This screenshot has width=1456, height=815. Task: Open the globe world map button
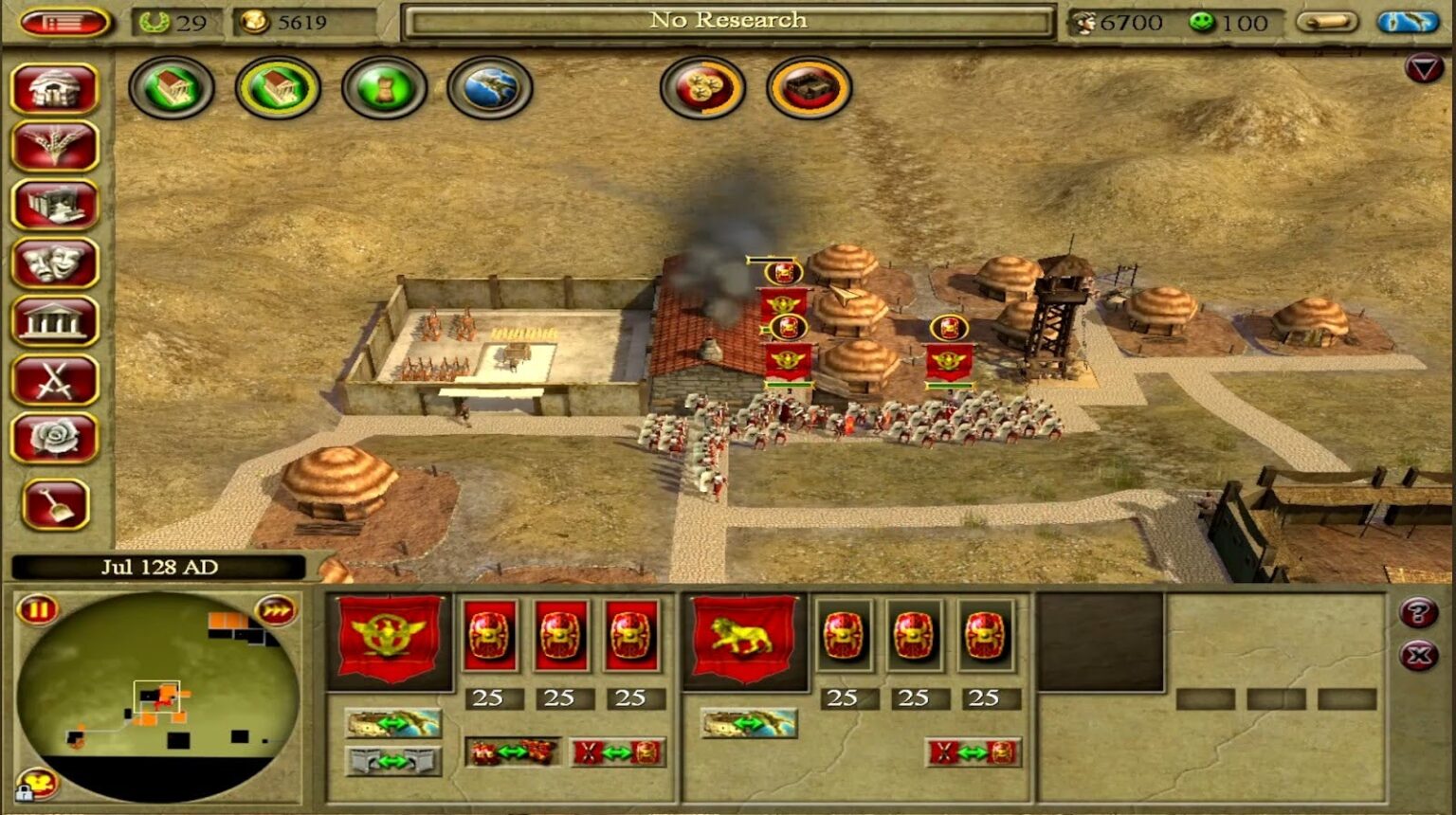tap(490, 88)
